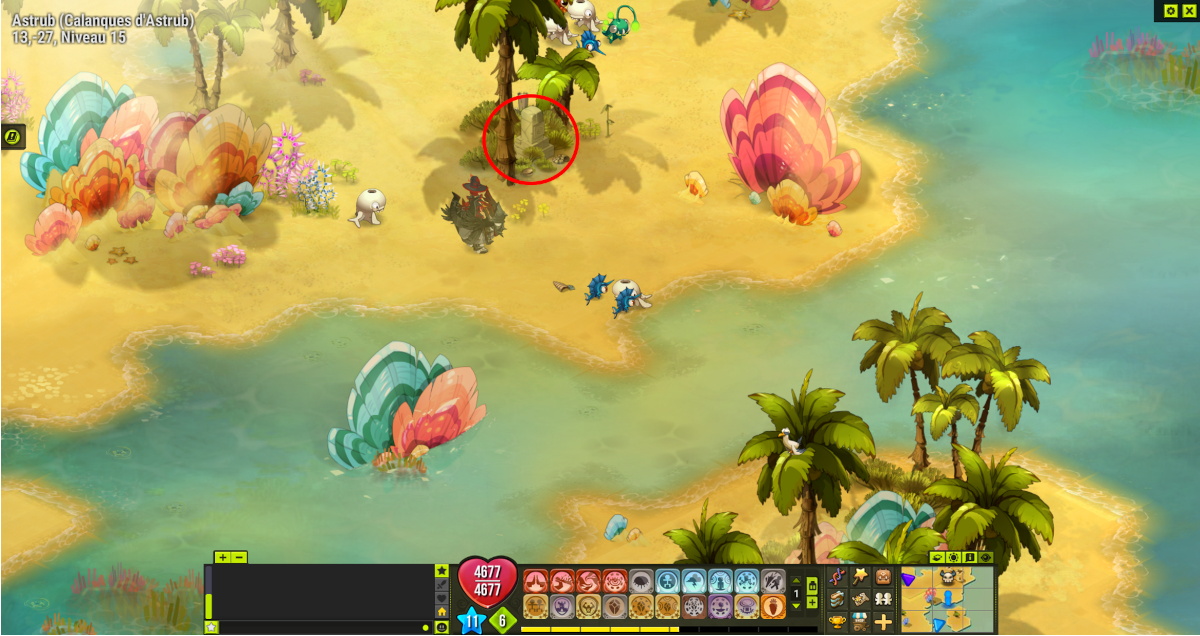The height and width of the screenshot is (636, 1200).
Task: Click into the chat text input
Action: point(320,627)
